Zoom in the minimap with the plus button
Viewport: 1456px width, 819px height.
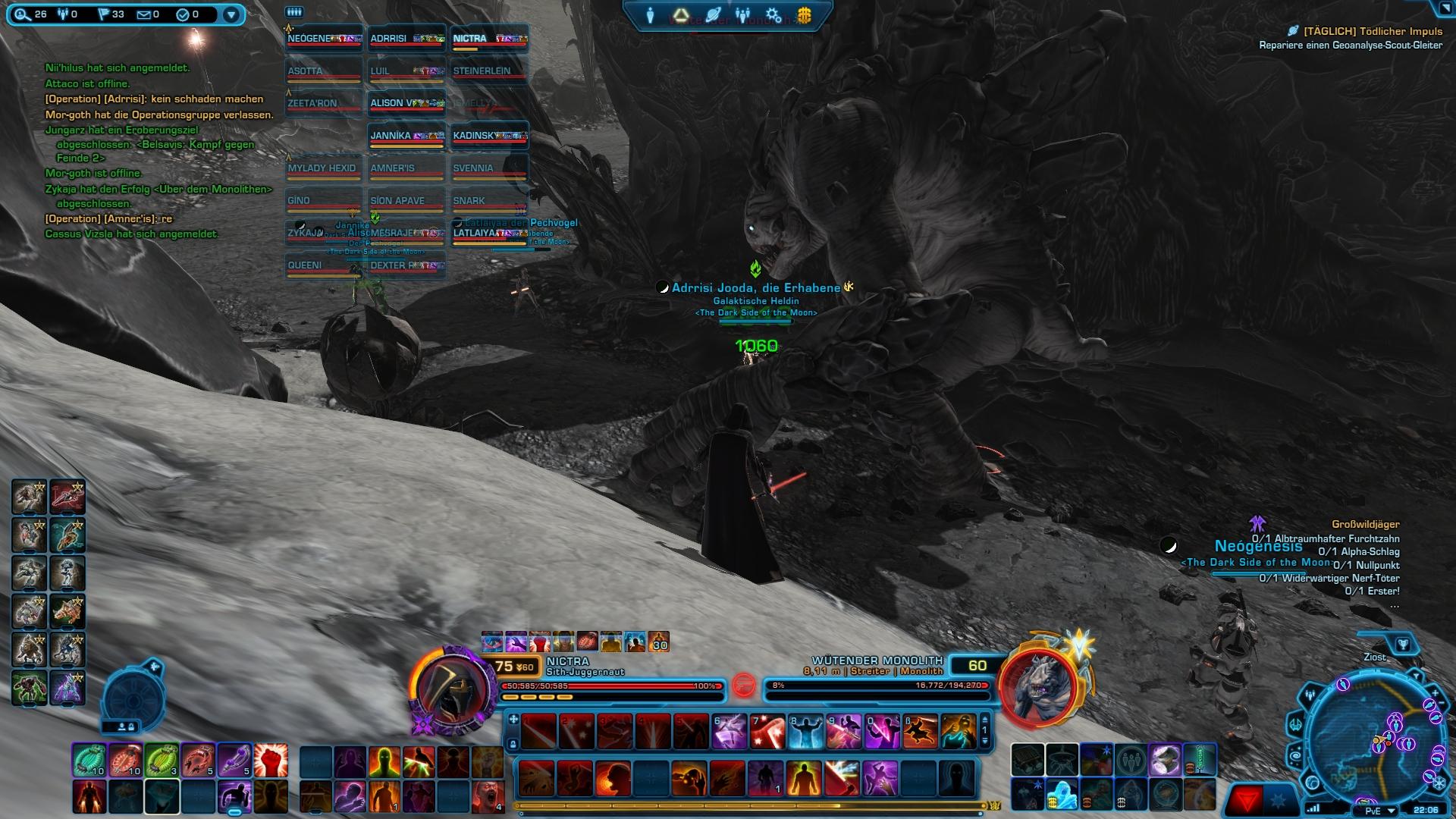pyautogui.click(x=1436, y=692)
